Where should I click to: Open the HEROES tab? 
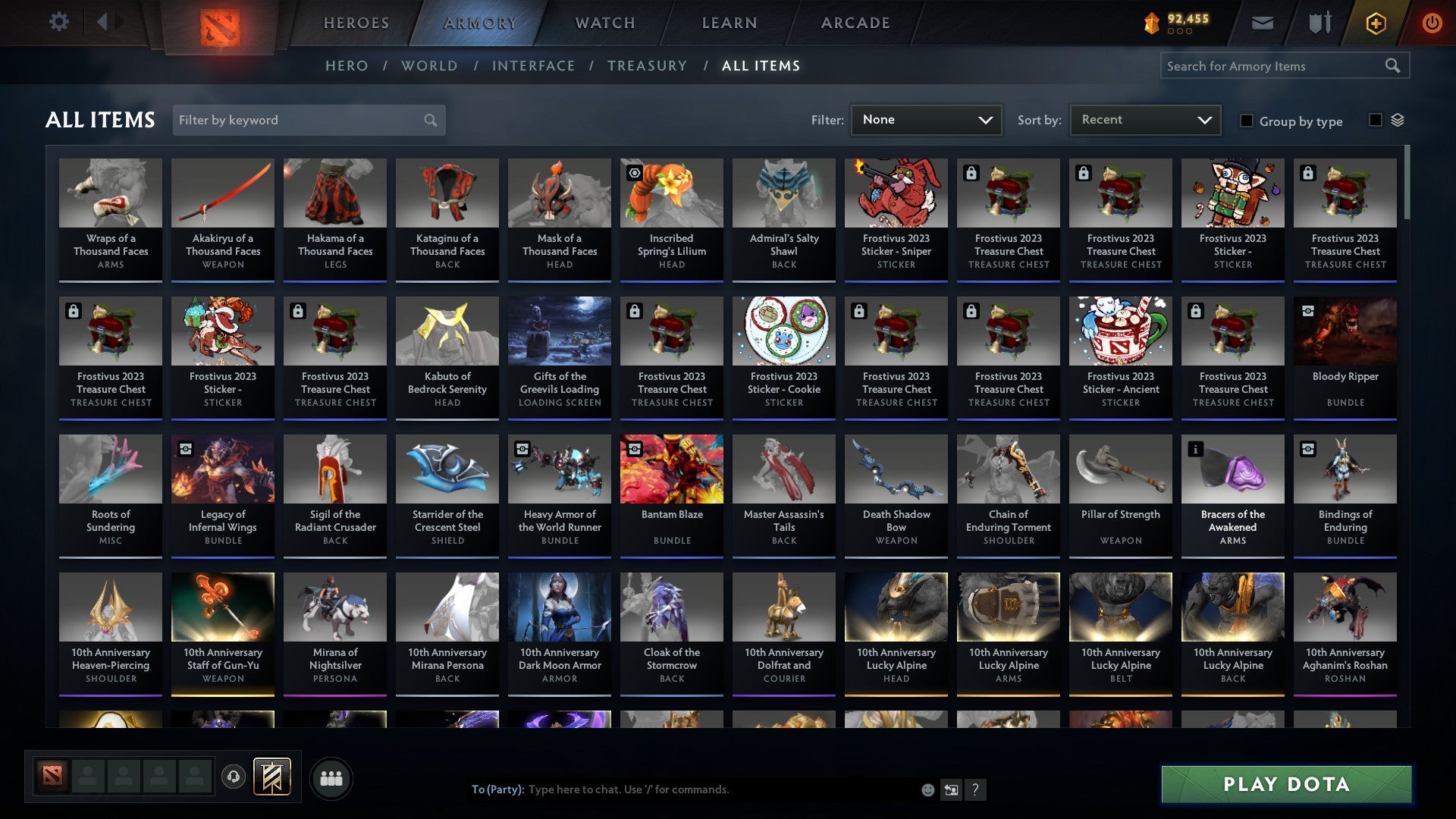(356, 22)
